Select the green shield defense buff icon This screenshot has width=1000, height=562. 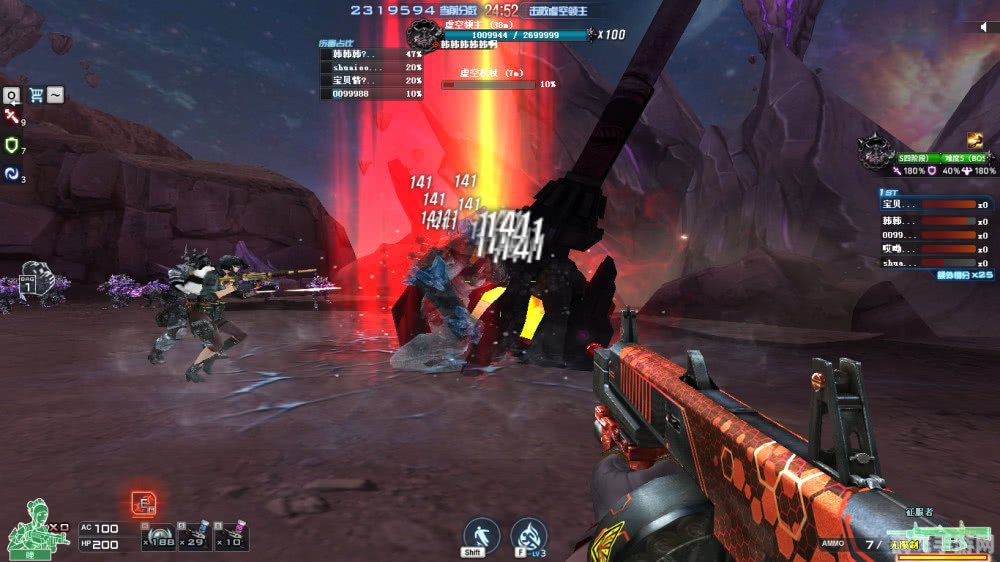point(12,145)
